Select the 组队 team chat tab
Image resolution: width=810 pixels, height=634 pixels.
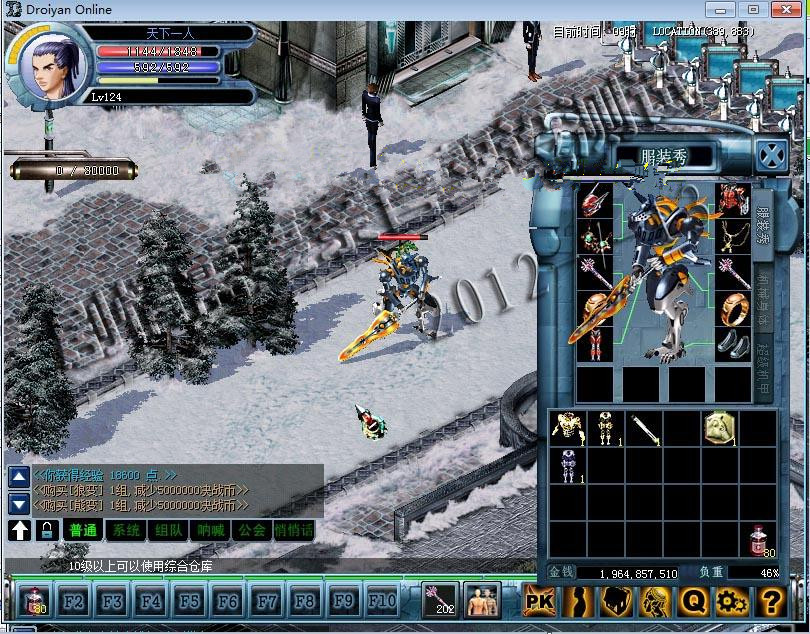(169, 530)
